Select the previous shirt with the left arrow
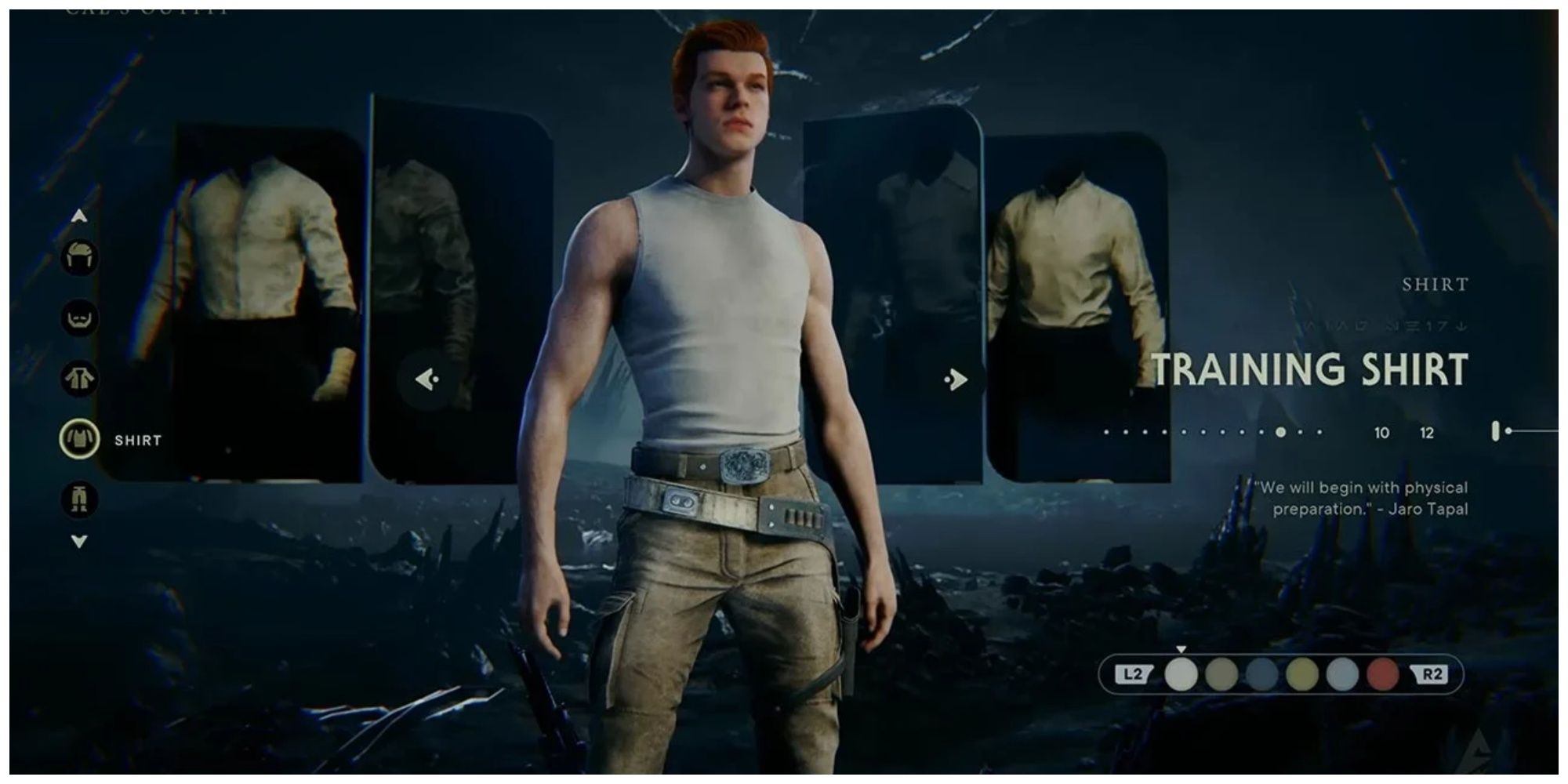This screenshot has height=784, width=1568. pyautogui.click(x=427, y=379)
